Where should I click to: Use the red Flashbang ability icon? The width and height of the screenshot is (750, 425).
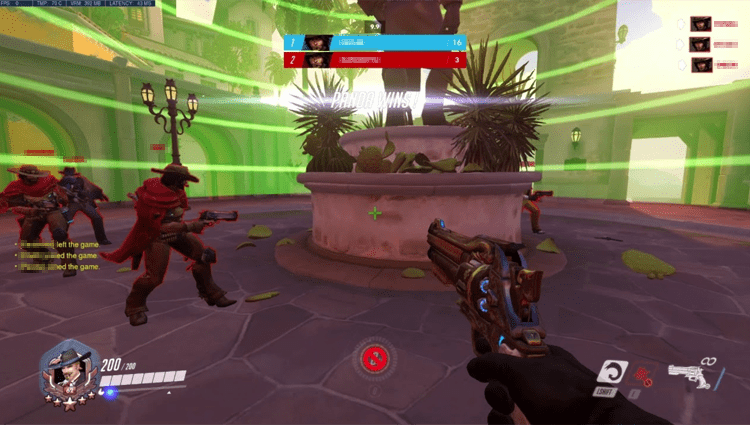click(x=644, y=377)
